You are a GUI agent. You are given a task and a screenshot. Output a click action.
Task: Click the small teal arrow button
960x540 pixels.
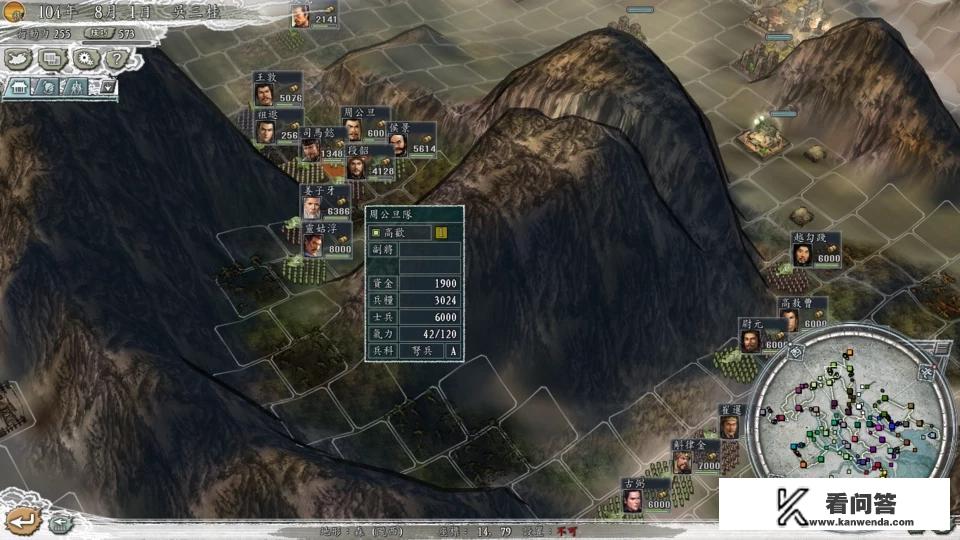[x=59, y=522]
